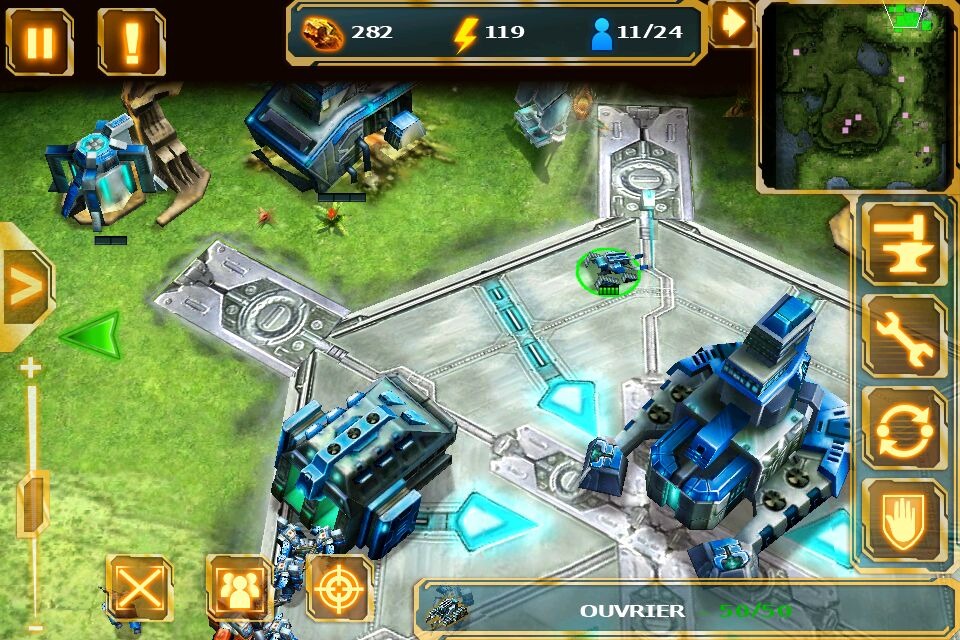Select the circular arrows command
Screen dimensions: 960x640
tap(904, 430)
